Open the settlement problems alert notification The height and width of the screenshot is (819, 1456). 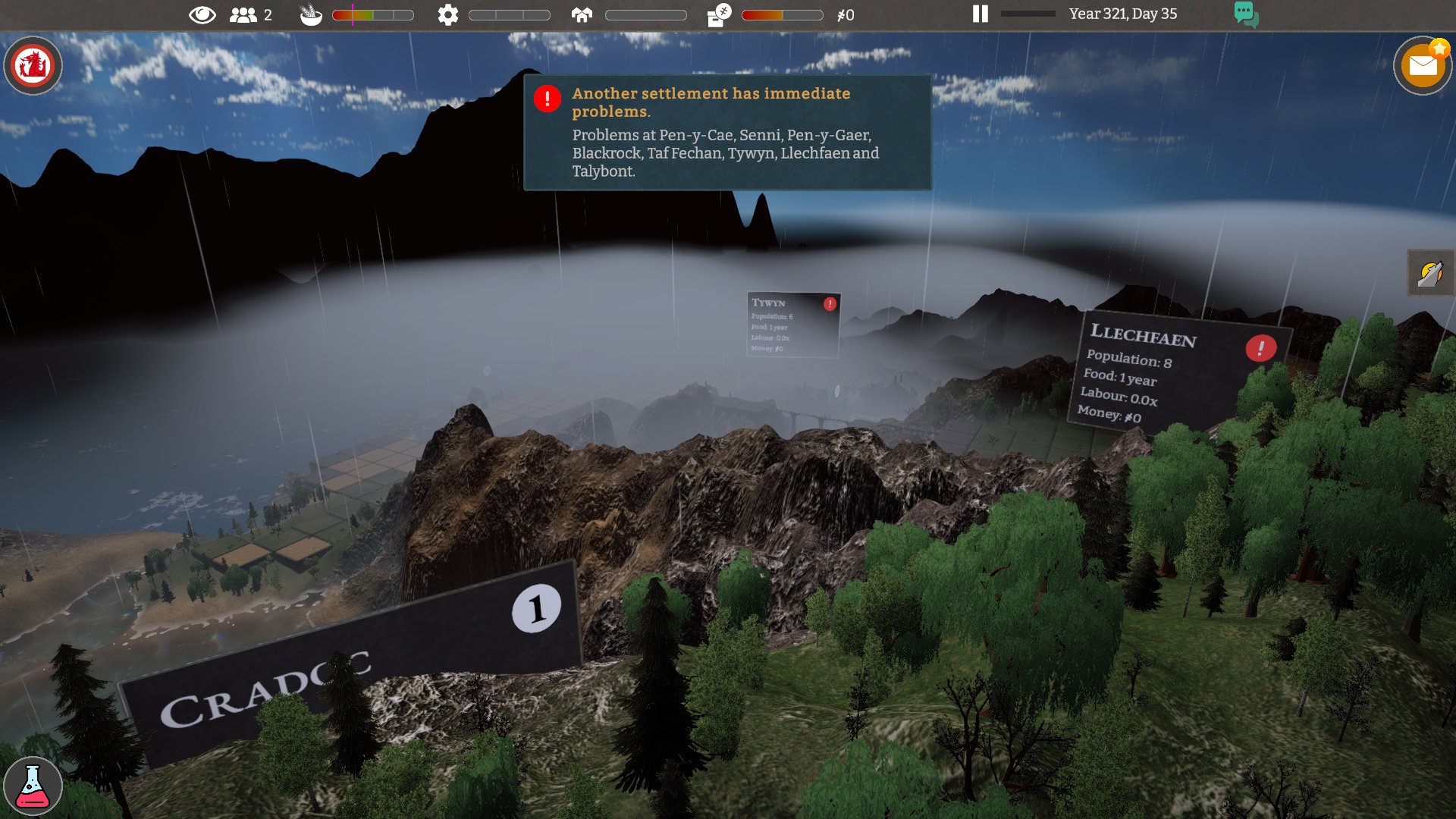pos(726,132)
